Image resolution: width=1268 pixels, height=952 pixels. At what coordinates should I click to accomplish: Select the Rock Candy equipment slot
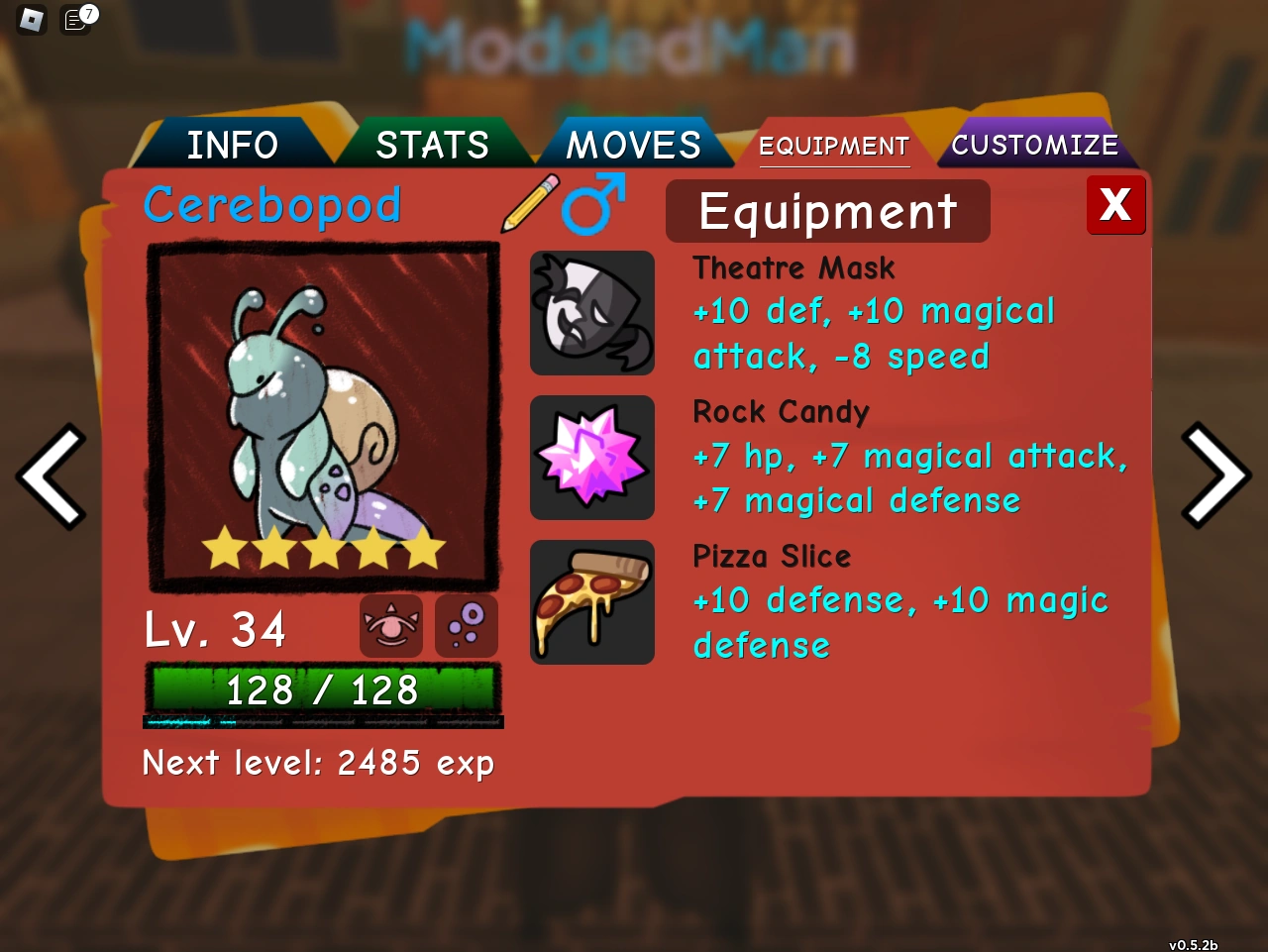pyautogui.click(x=591, y=457)
